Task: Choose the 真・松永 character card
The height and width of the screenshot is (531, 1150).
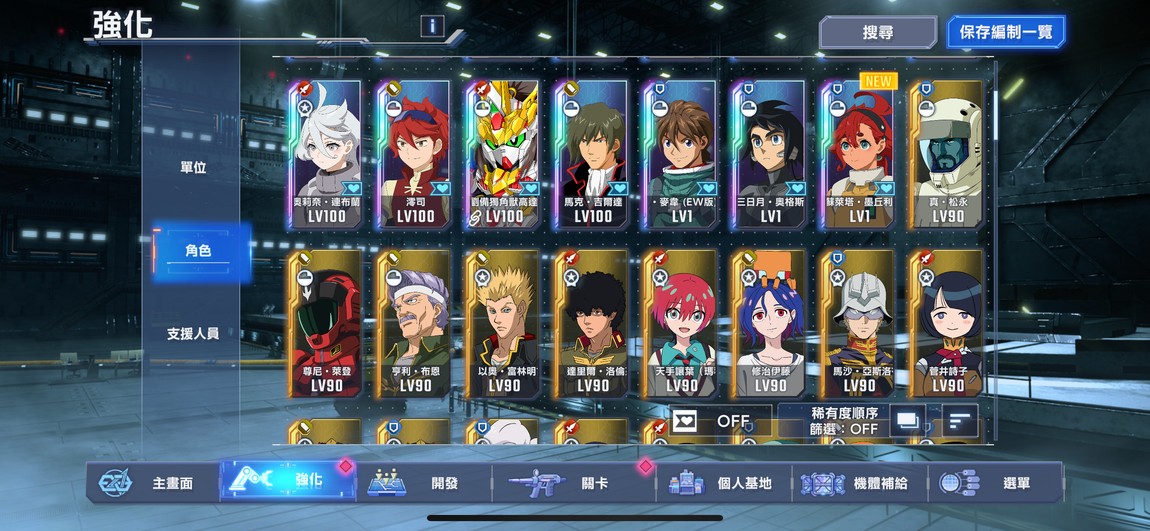Action: [x=946, y=155]
